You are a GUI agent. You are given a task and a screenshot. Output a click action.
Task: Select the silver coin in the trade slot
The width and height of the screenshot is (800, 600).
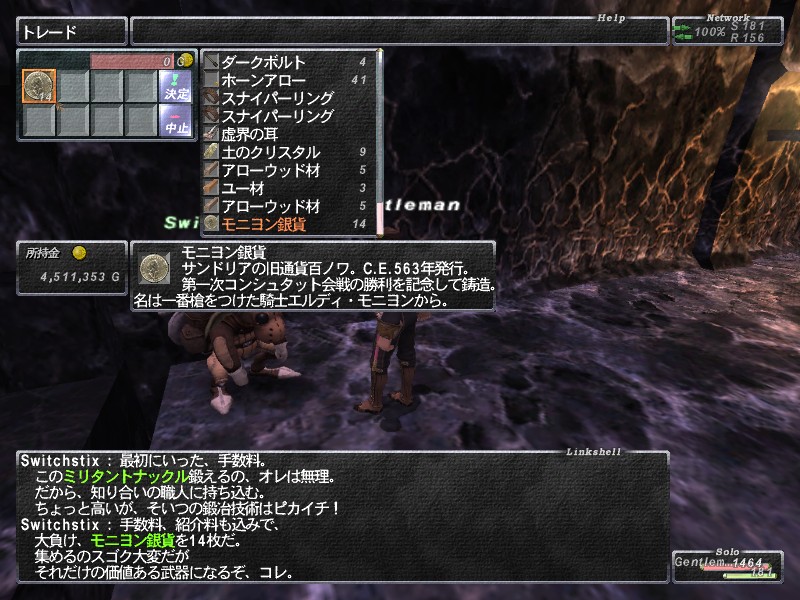tap(39, 86)
